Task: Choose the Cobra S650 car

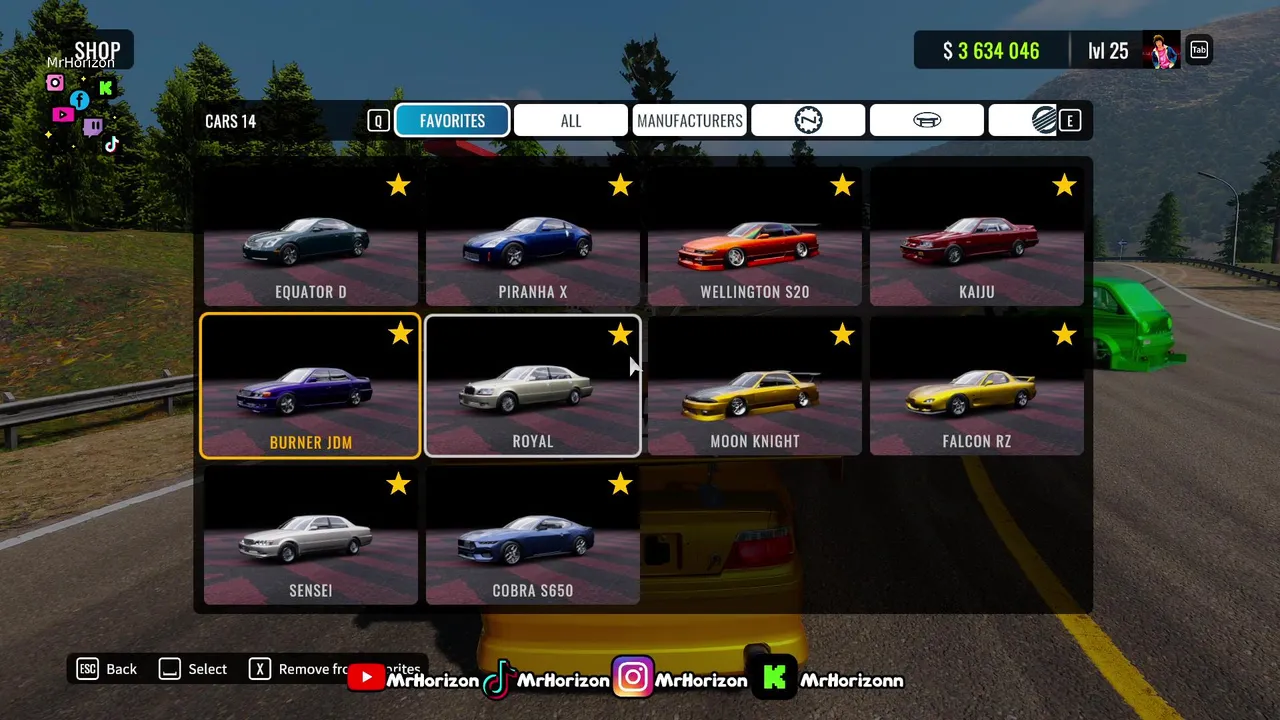Action: 532,536
